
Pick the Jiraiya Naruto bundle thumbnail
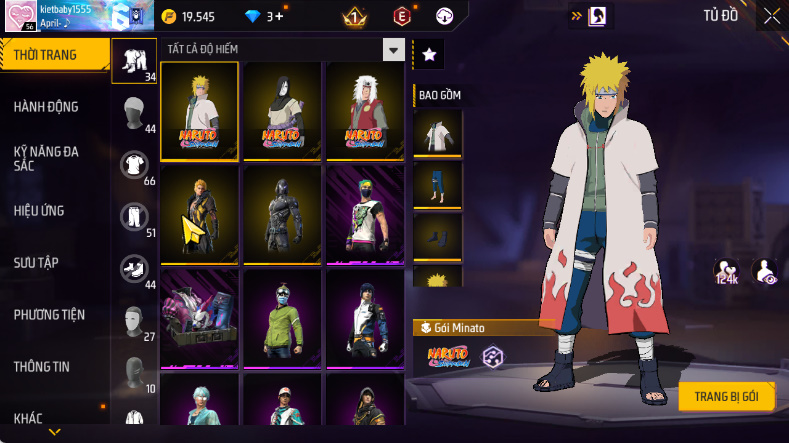(365, 108)
